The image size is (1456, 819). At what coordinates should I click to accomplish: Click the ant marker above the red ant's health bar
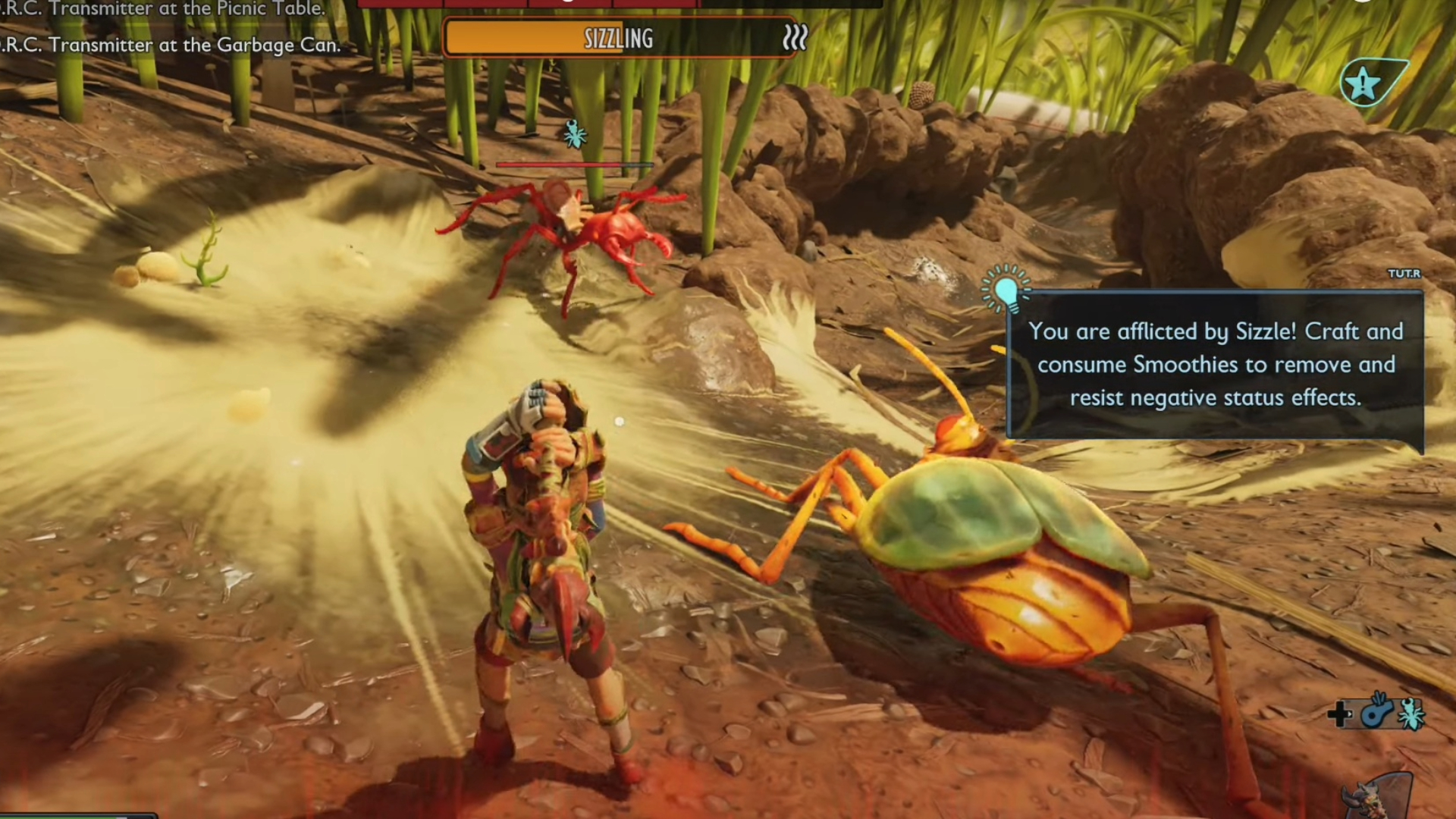pos(574,134)
